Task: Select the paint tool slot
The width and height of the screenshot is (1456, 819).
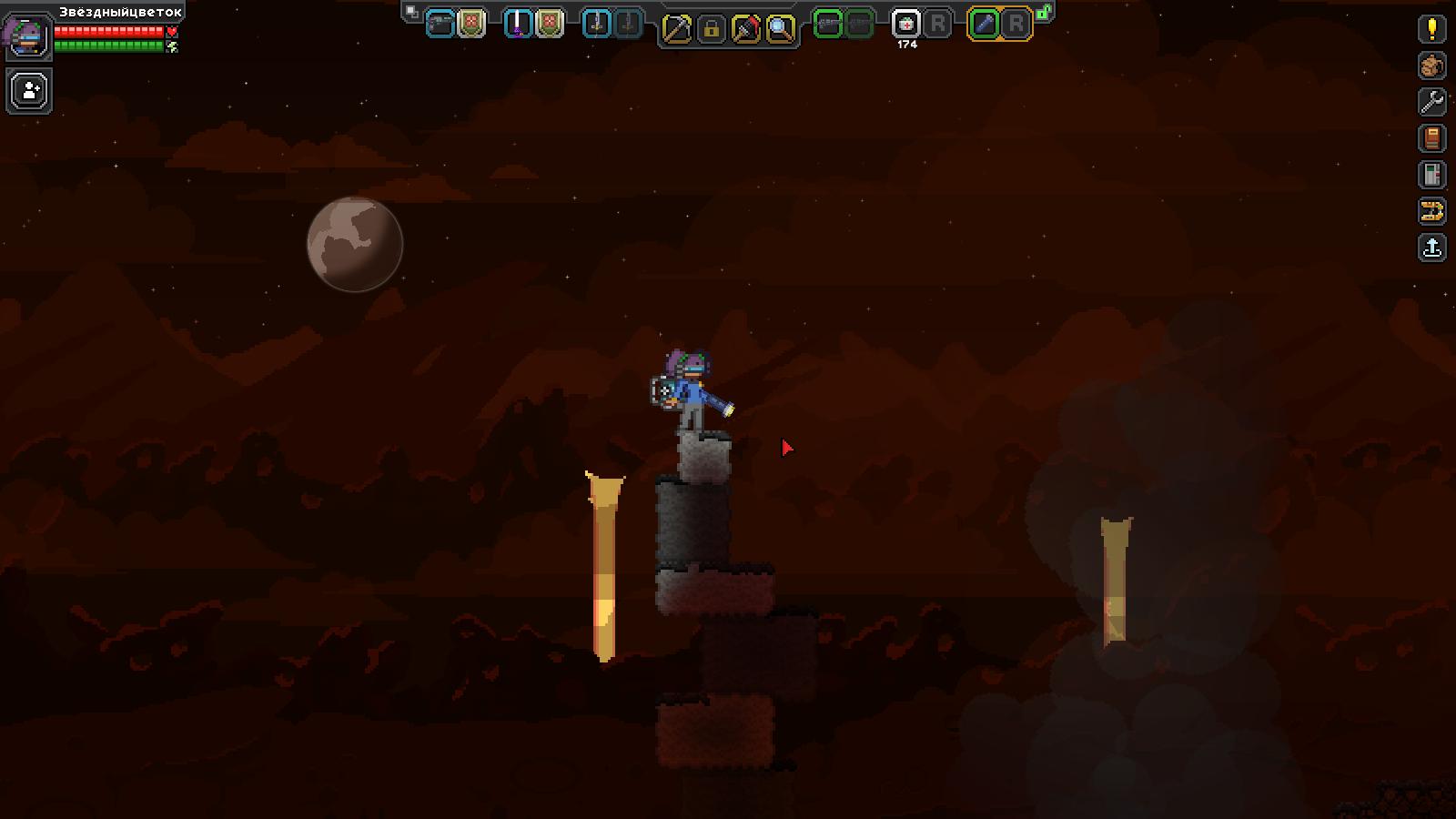Action: pos(745,29)
